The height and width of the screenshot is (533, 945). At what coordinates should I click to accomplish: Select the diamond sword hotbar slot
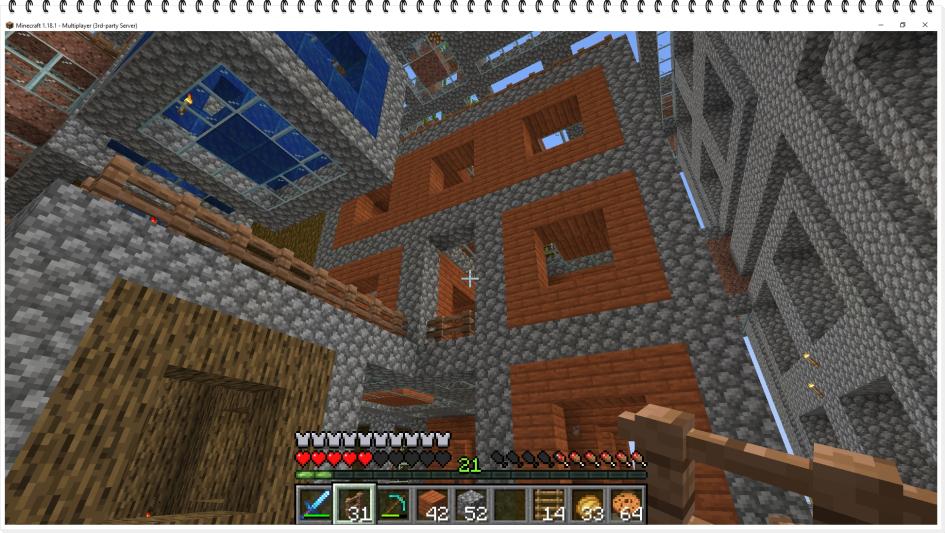tap(316, 505)
